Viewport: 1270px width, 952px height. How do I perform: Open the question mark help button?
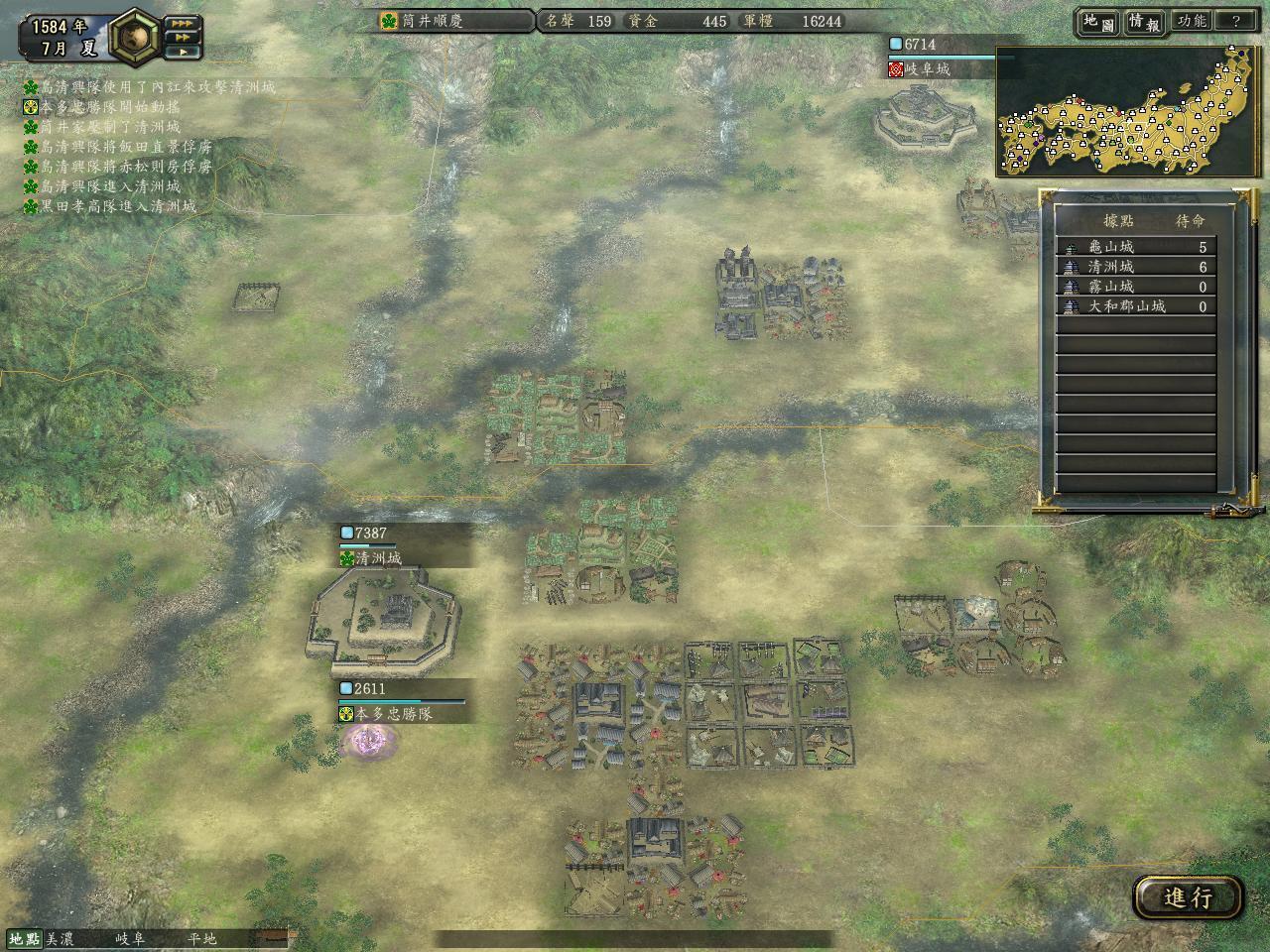(x=1235, y=21)
